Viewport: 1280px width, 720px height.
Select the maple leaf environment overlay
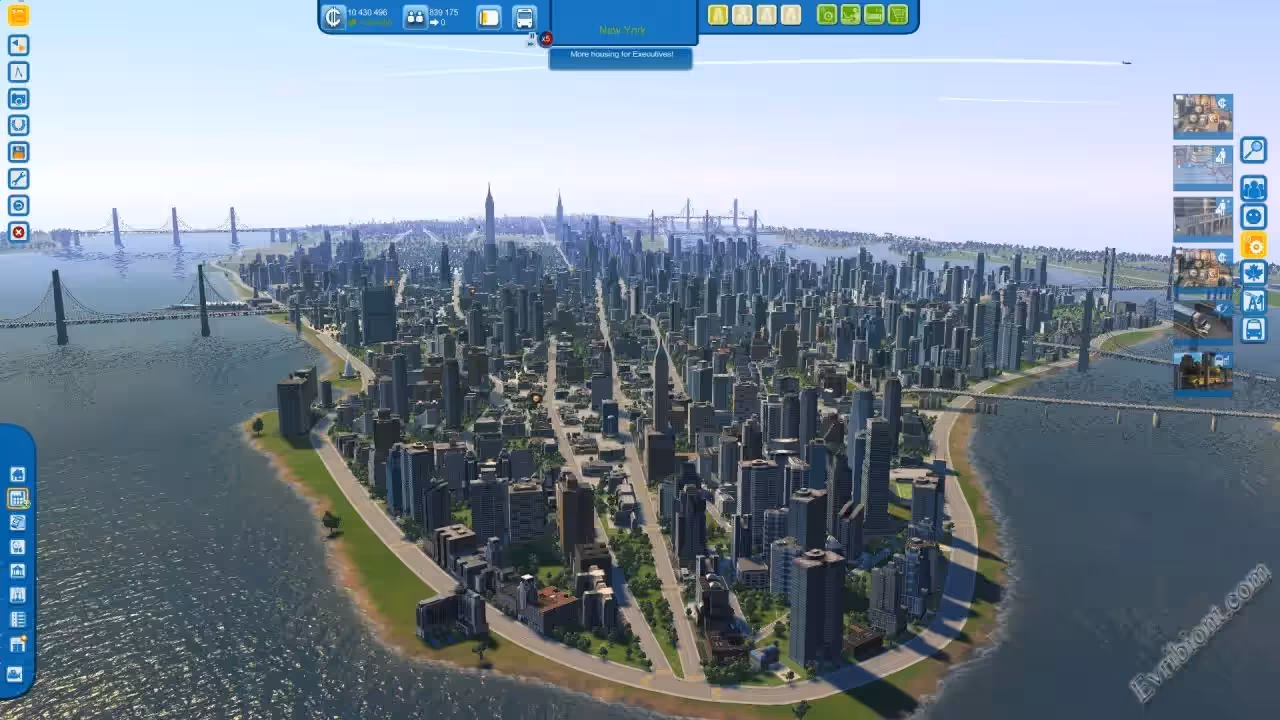coord(1253,272)
